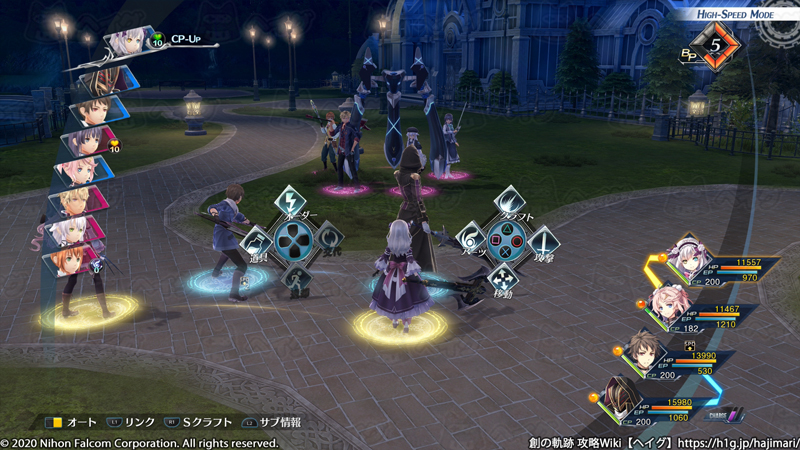Choose the Switch (交代) command
The width and height of the screenshot is (800, 450).
coord(328,238)
